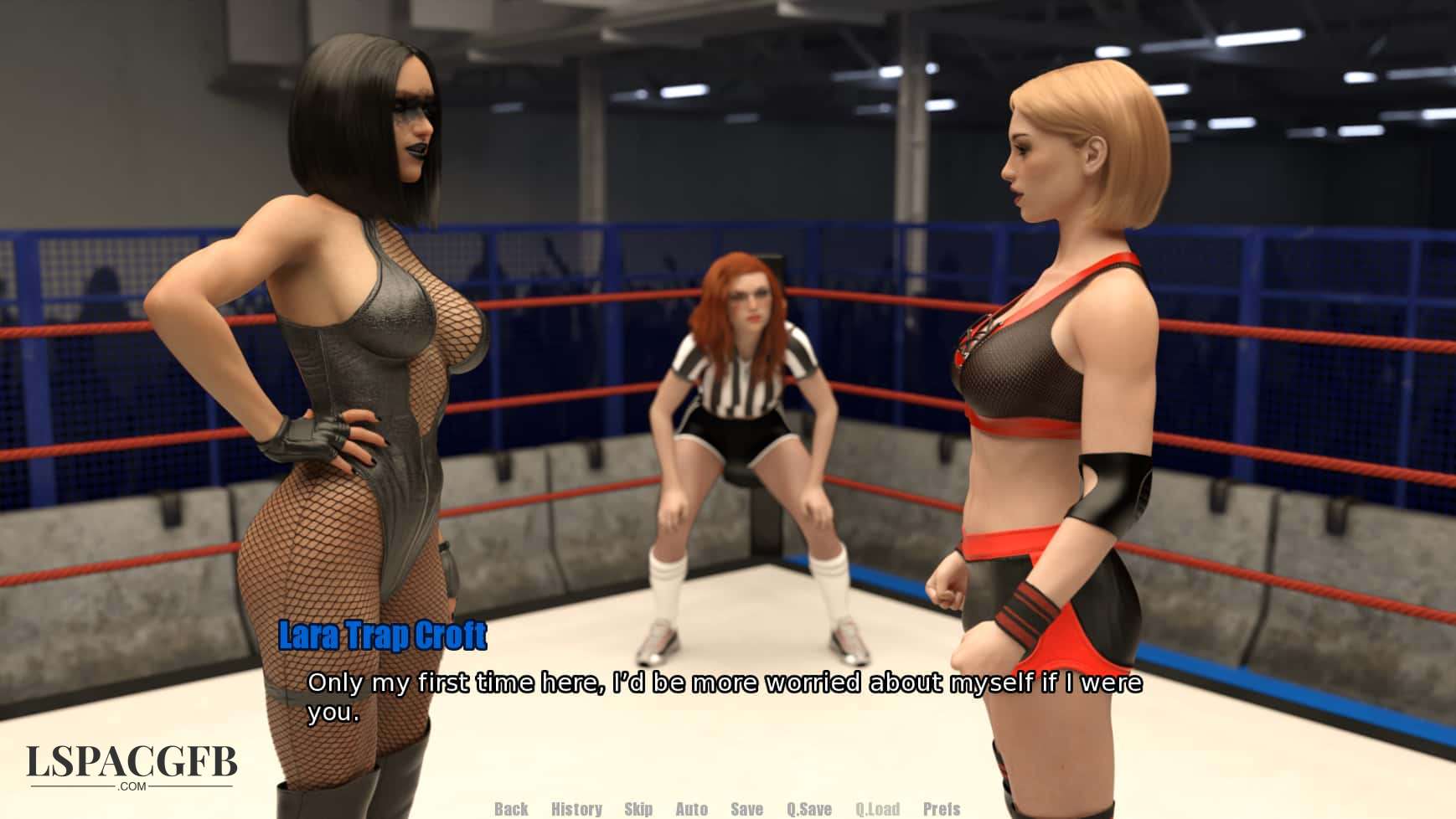The image size is (1456, 819).
Task: Open Prefs to adjust game settings
Action: pyautogui.click(x=941, y=810)
